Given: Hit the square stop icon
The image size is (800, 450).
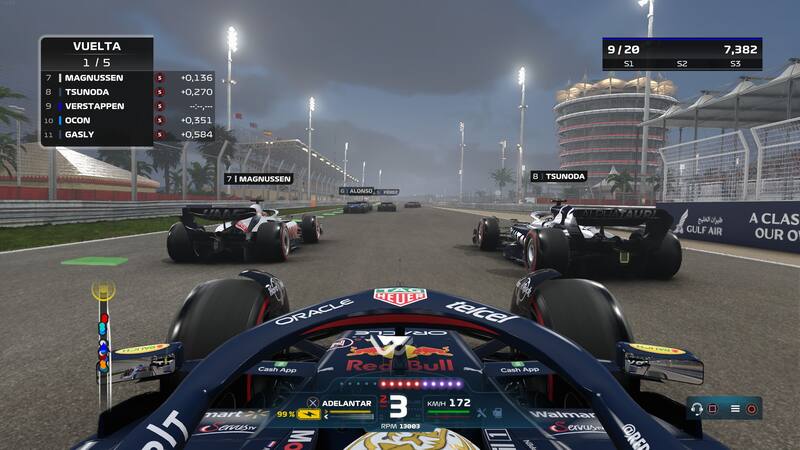Looking at the screenshot, I should pyautogui.click(x=714, y=408).
